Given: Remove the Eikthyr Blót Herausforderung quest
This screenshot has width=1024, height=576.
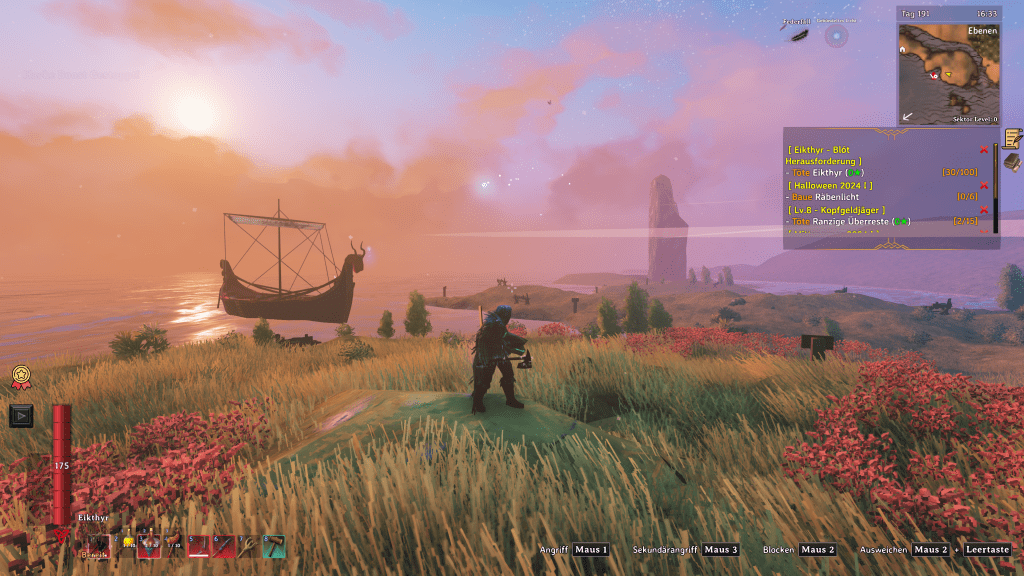Looking at the screenshot, I should click(x=984, y=149).
